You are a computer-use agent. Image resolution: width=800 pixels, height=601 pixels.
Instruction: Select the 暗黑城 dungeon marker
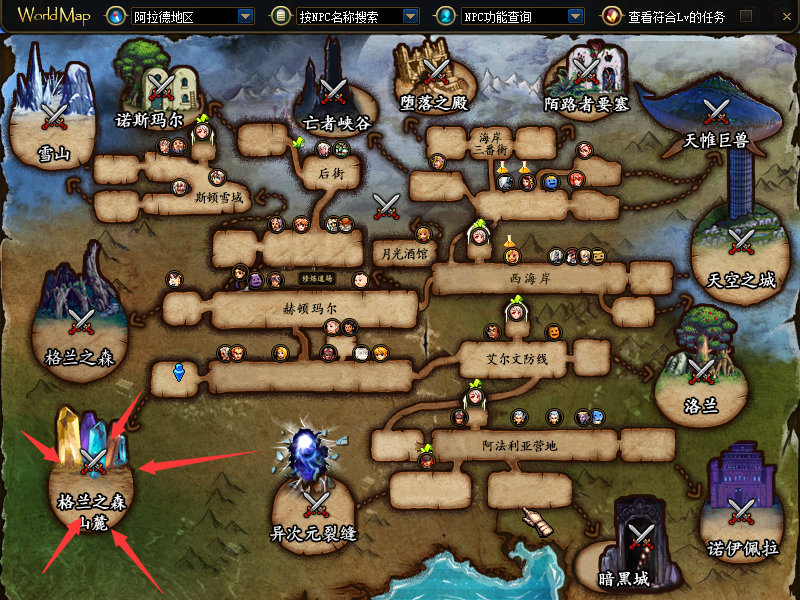coord(637,534)
